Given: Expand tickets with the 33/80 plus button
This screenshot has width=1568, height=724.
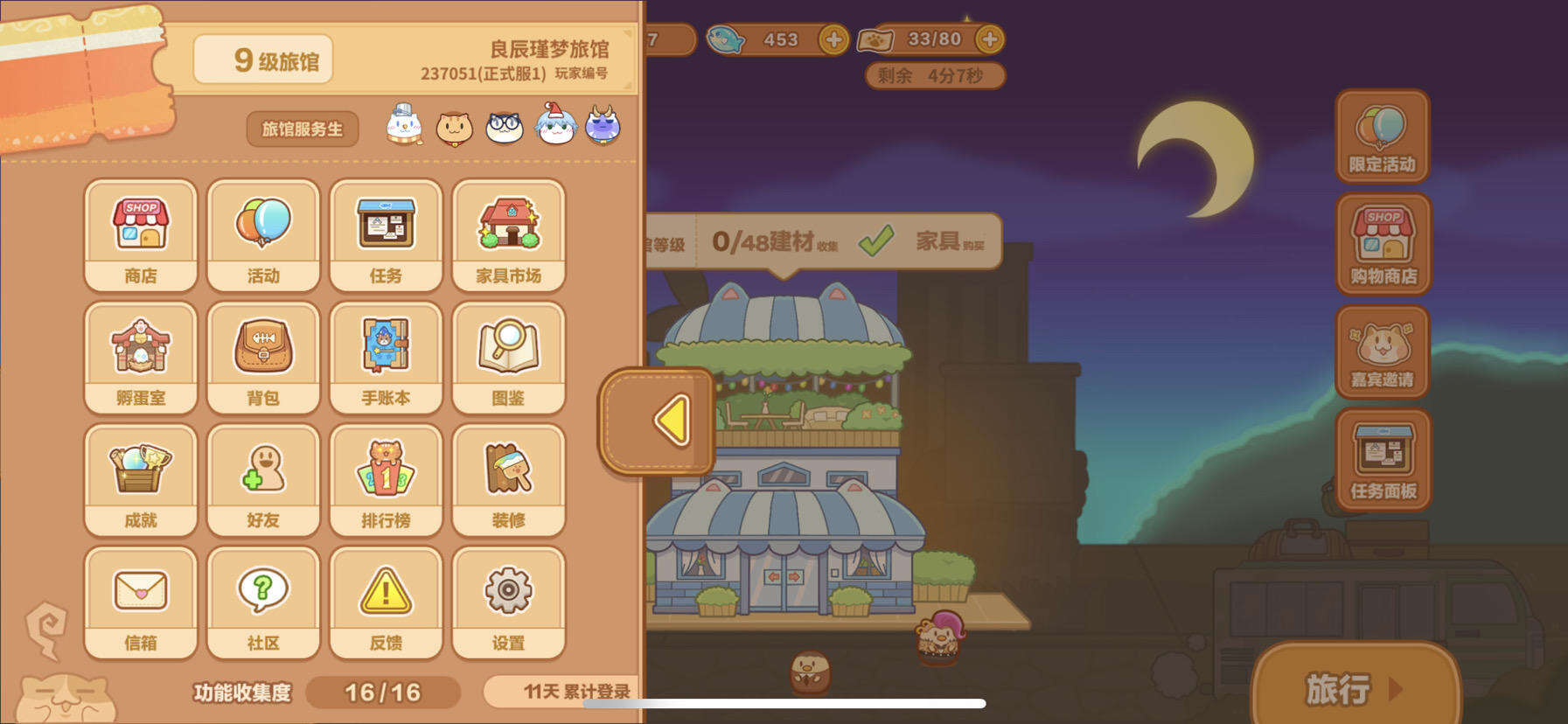Looking at the screenshot, I should (989, 38).
